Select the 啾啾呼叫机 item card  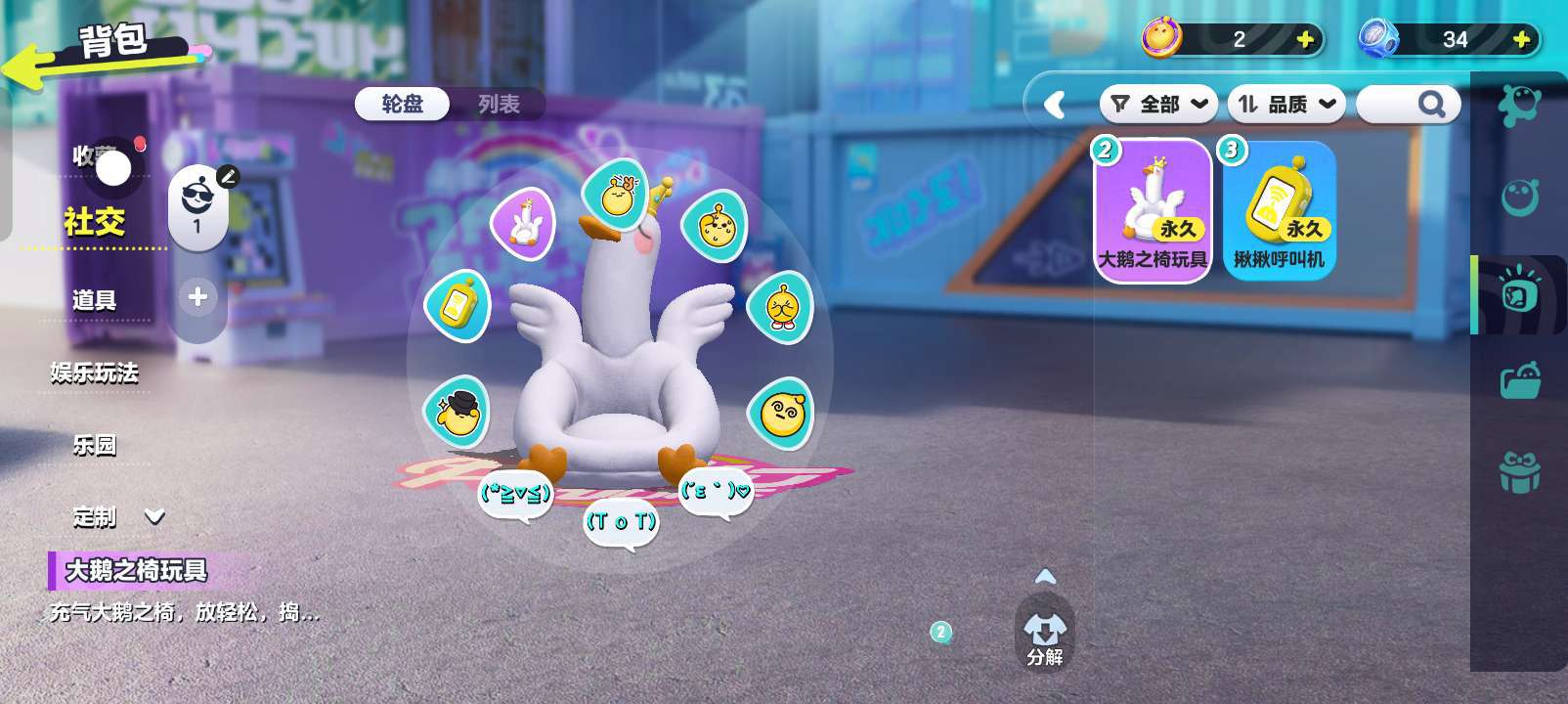click(1280, 211)
